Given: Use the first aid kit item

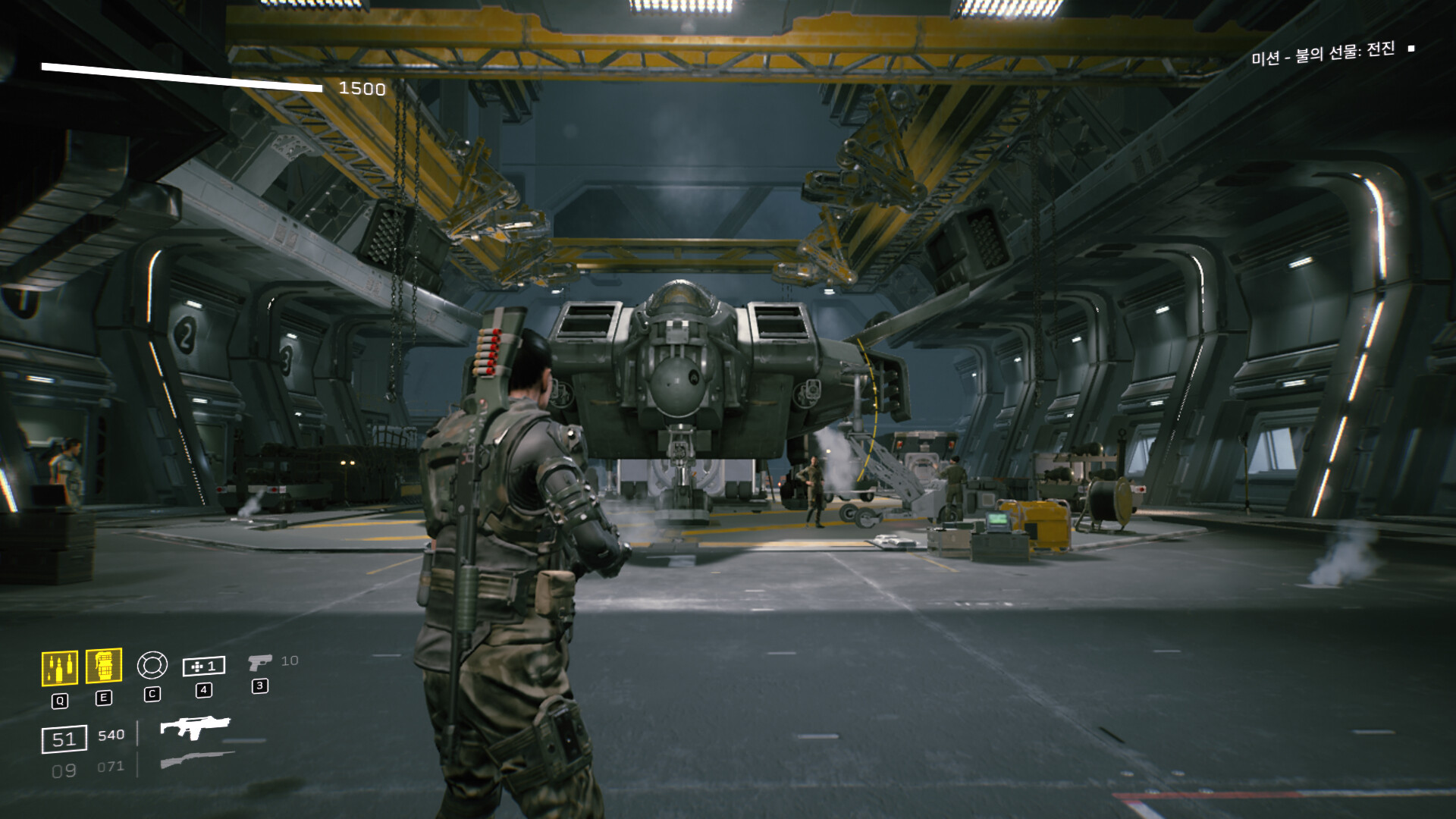Looking at the screenshot, I should click(203, 666).
